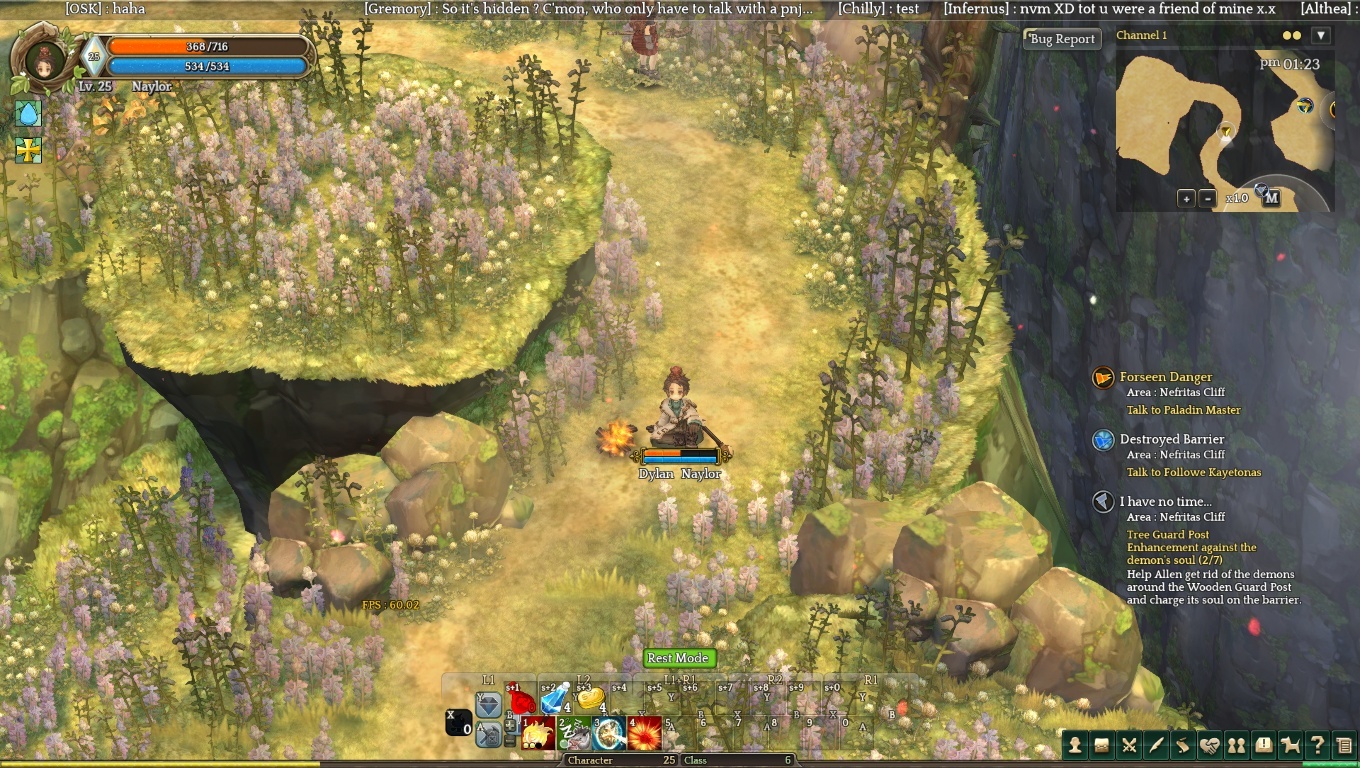This screenshot has width=1360, height=768.
Task: Open the question mark help icon
Action: 1318,744
